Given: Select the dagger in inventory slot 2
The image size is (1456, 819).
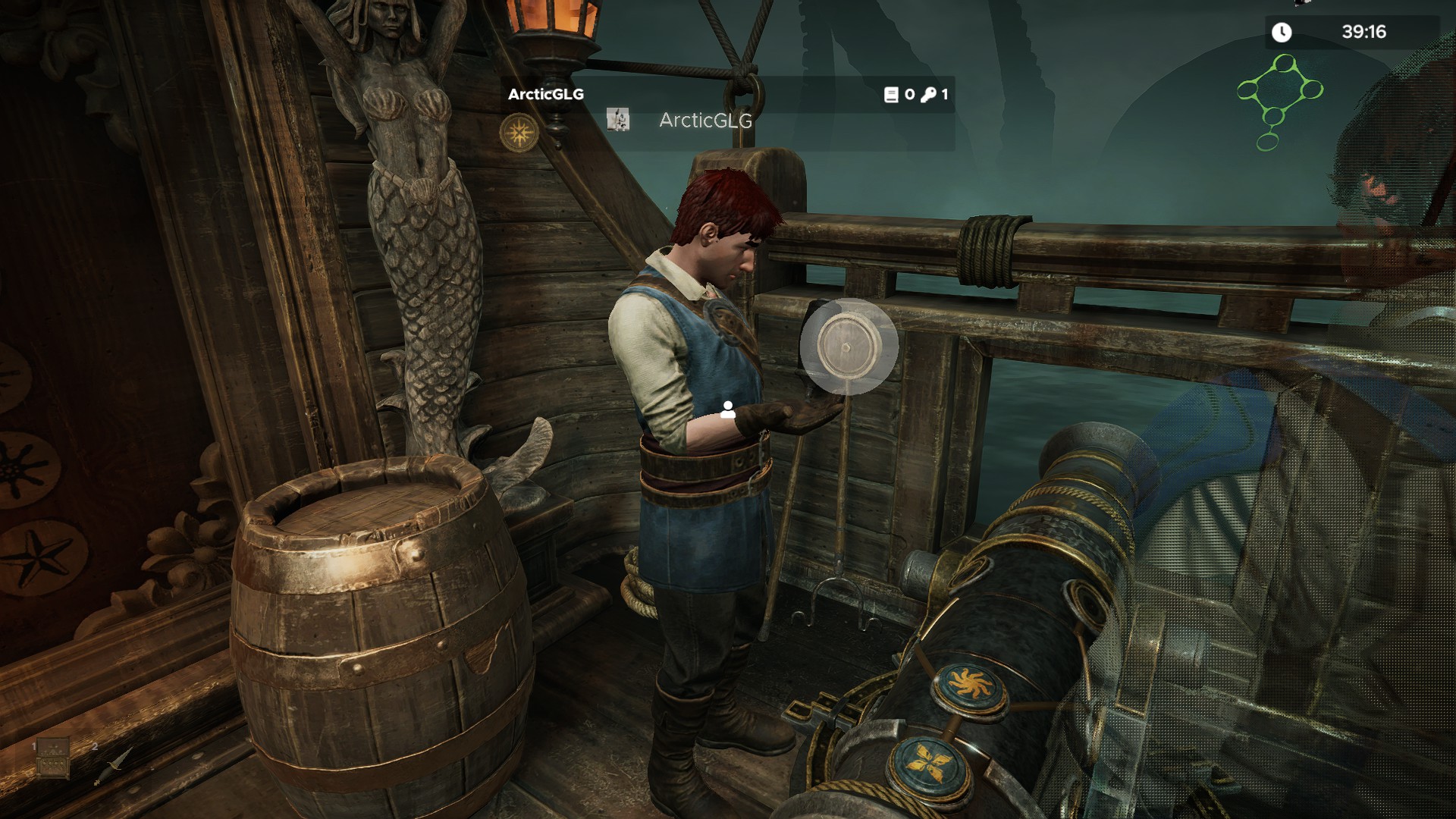Looking at the screenshot, I should tap(114, 764).
